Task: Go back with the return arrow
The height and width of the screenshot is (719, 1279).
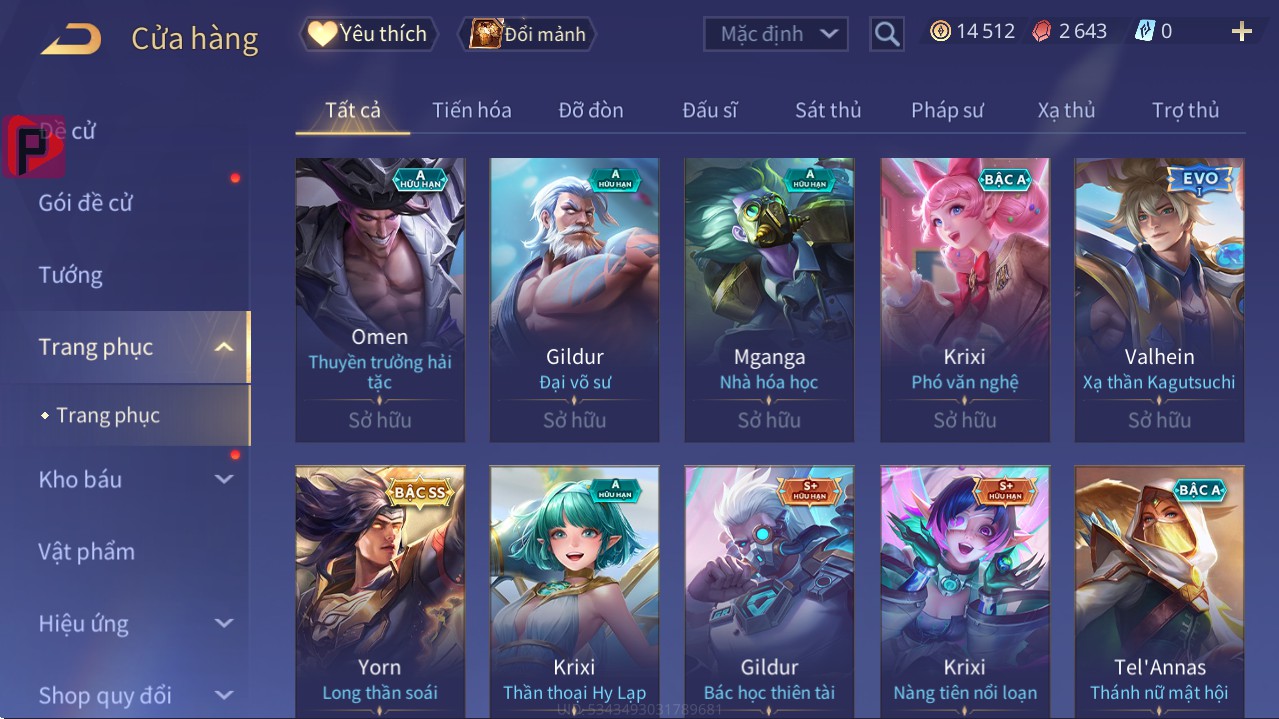Action: coord(71,39)
